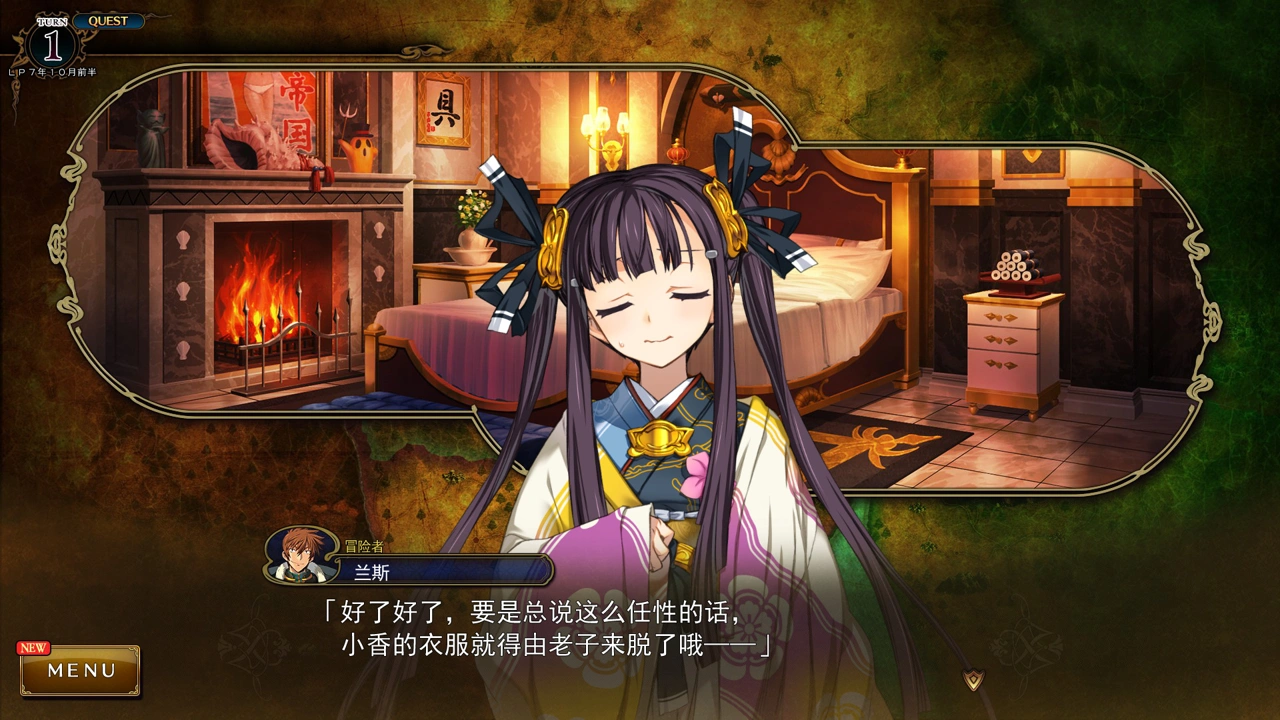Advance dialogue with the arrow indicator

pyautogui.click(x=973, y=680)
